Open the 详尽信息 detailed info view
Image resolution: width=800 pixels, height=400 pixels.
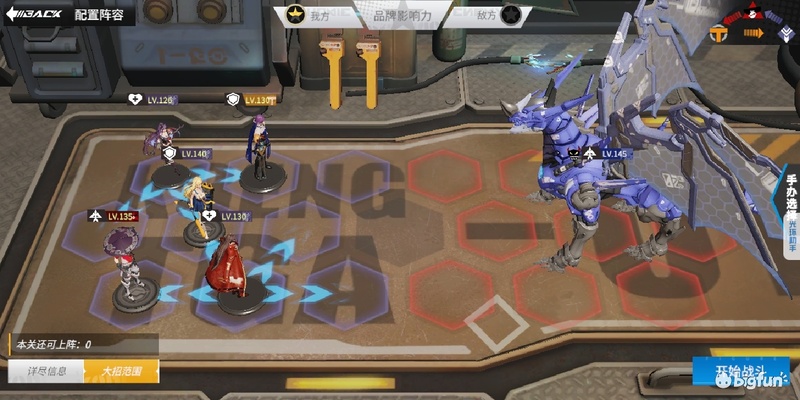click(47, 371)
